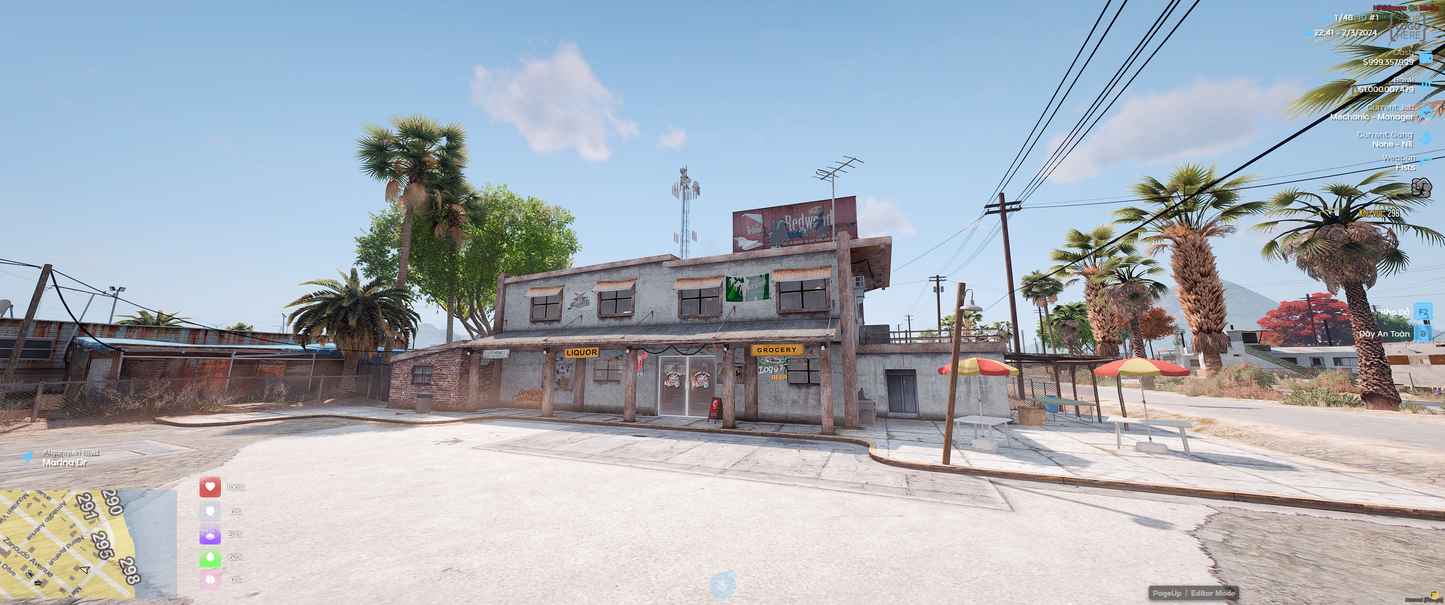Screen dimensions: 1445x605
Task: Click the red heart health icon
Action: tap(210, 487)
